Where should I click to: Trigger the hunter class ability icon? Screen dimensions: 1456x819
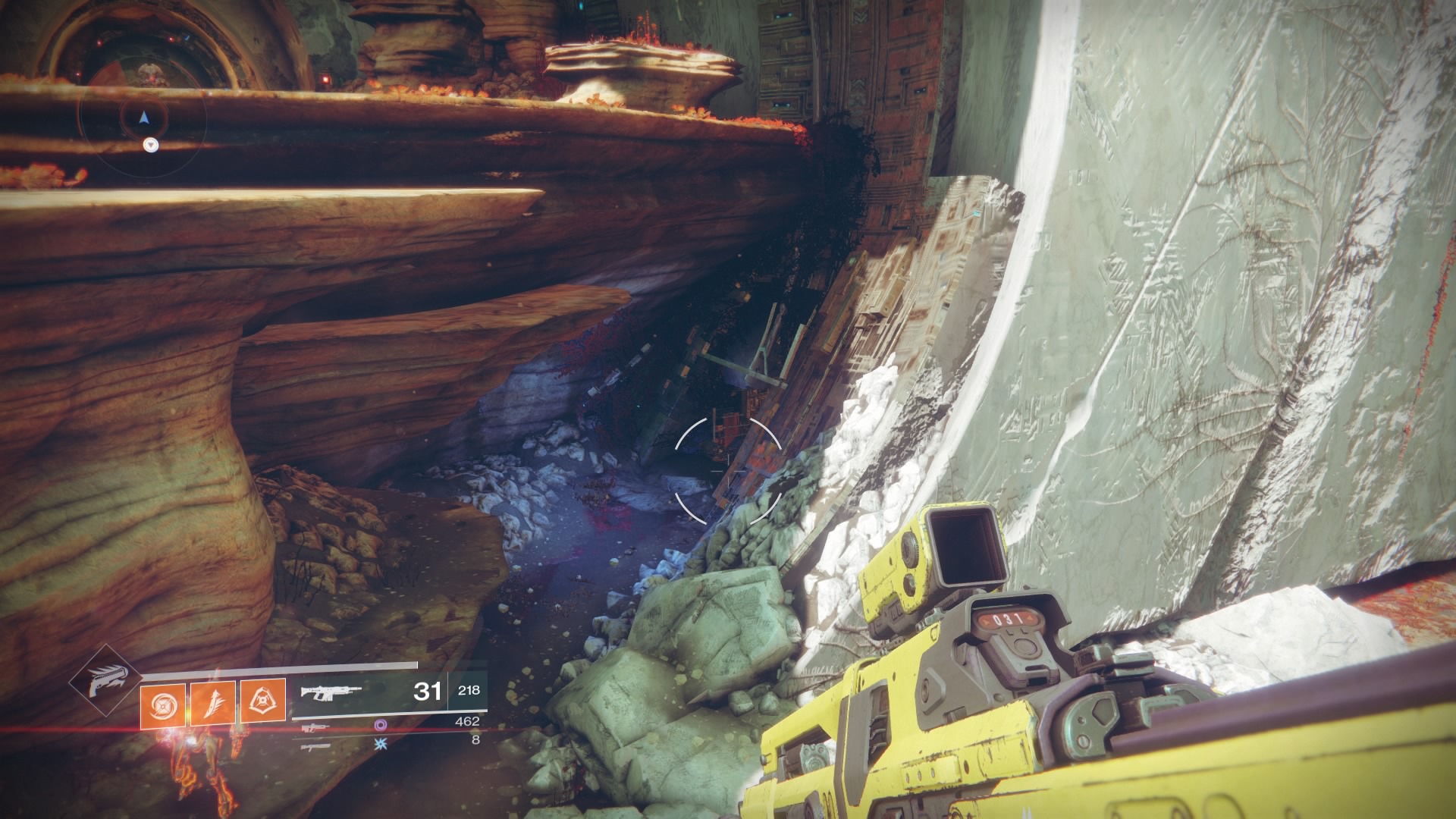(x=262, y=701)
